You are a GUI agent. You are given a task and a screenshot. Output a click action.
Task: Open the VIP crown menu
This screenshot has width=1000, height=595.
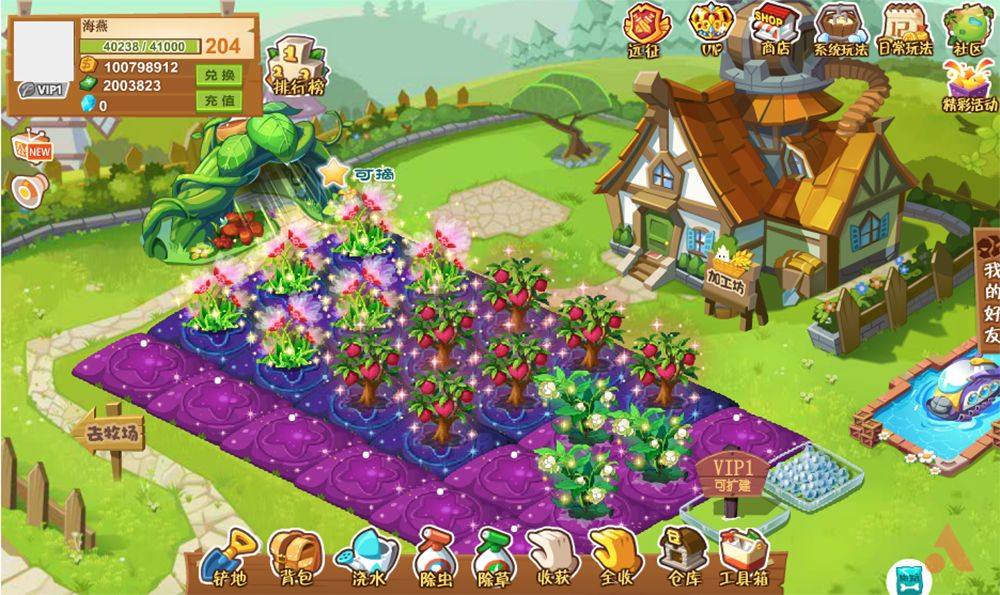tap(711, 27)
